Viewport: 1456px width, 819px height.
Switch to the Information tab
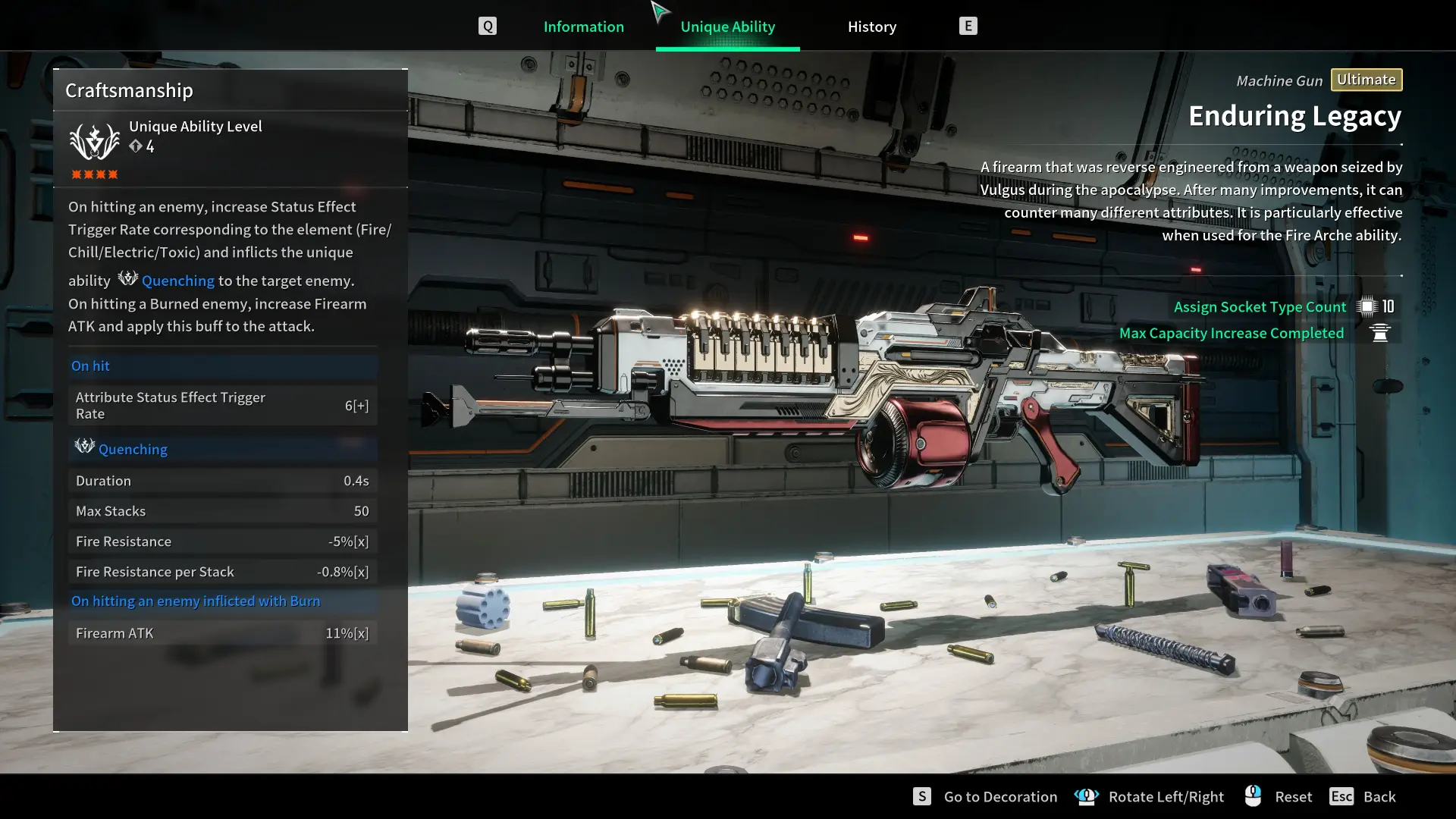click(583, 27)
